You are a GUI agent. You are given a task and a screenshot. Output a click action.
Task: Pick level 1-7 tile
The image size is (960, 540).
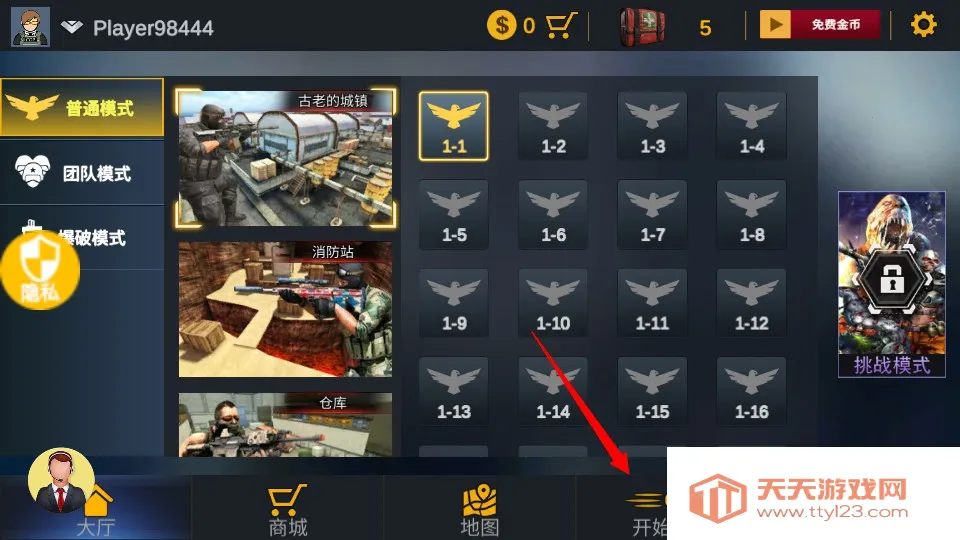coord(653,214)
